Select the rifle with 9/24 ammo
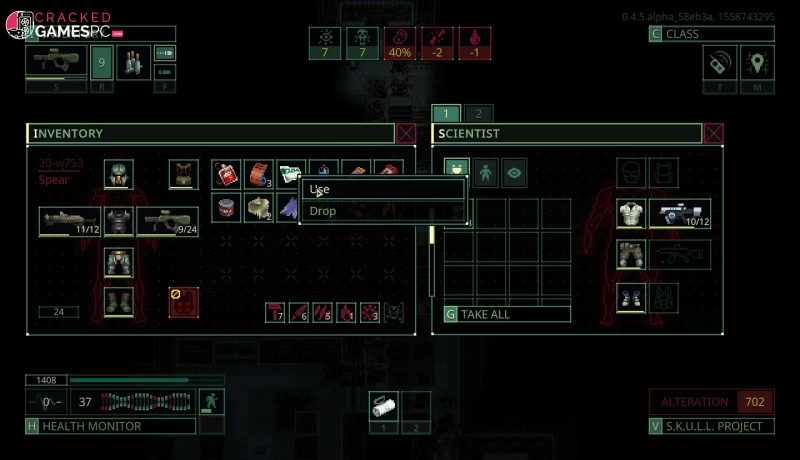 pos(167,221)
